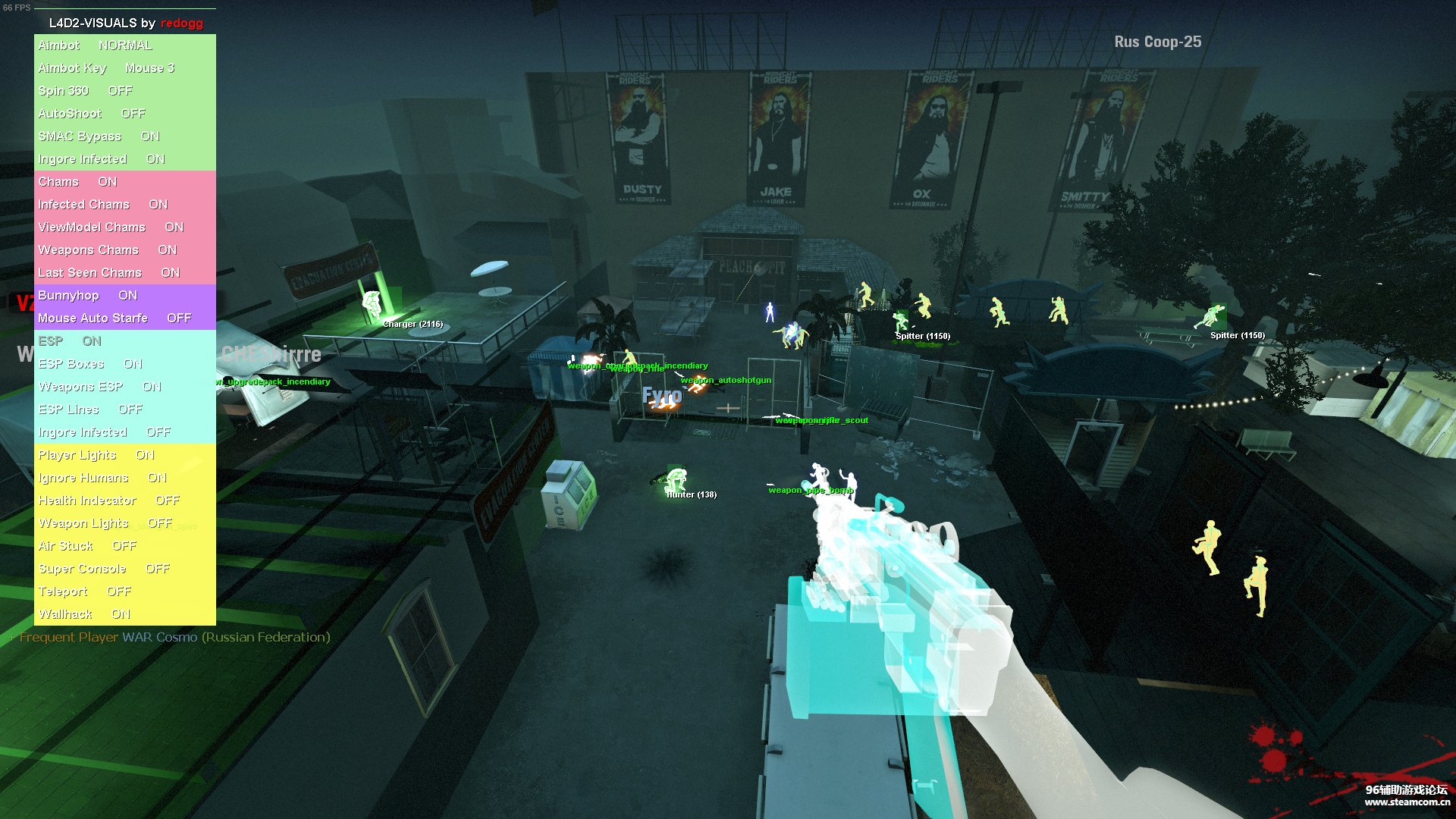Toggle the Weapons Chams row
The width and height of the screenshot is (1456, 819).
107,250
